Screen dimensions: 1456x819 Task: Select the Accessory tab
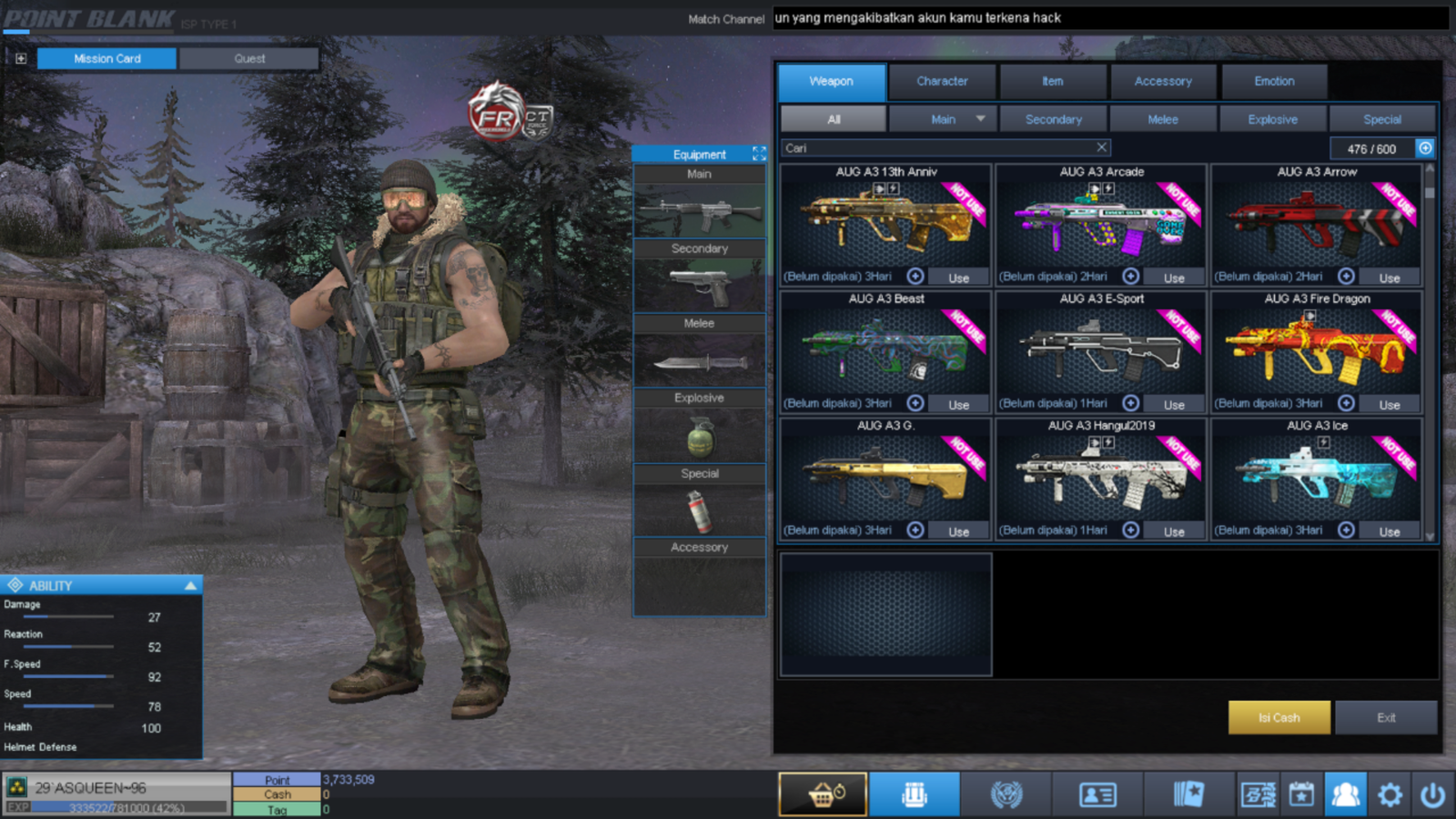pyautogui.click(x=1162, y=81)
